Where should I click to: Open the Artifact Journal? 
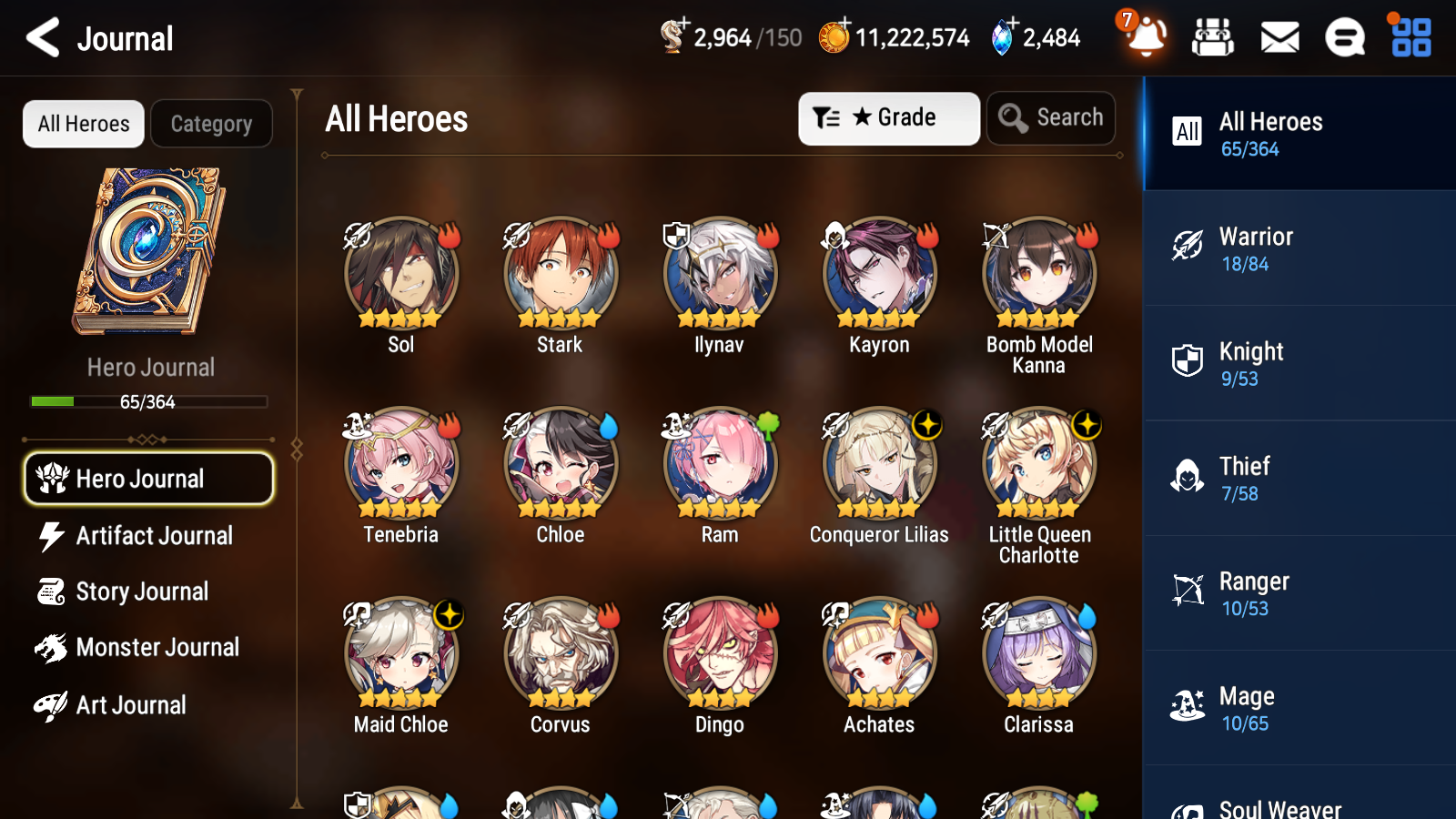(155, 536)
